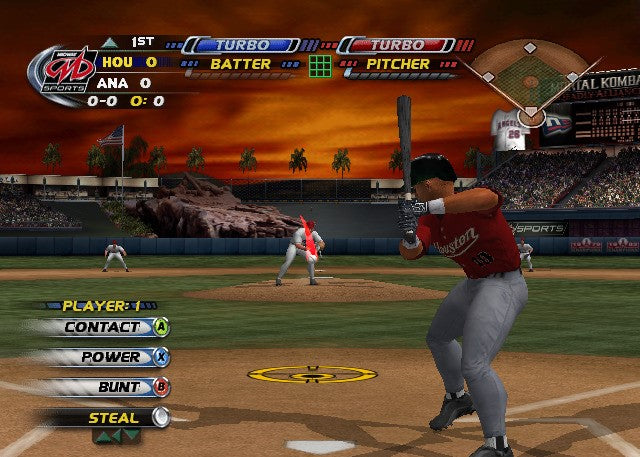Image resolution: width=640 pixels, height=457 pixels.
Task: Choose the Contact swing option
Action: tap(104, 327)
